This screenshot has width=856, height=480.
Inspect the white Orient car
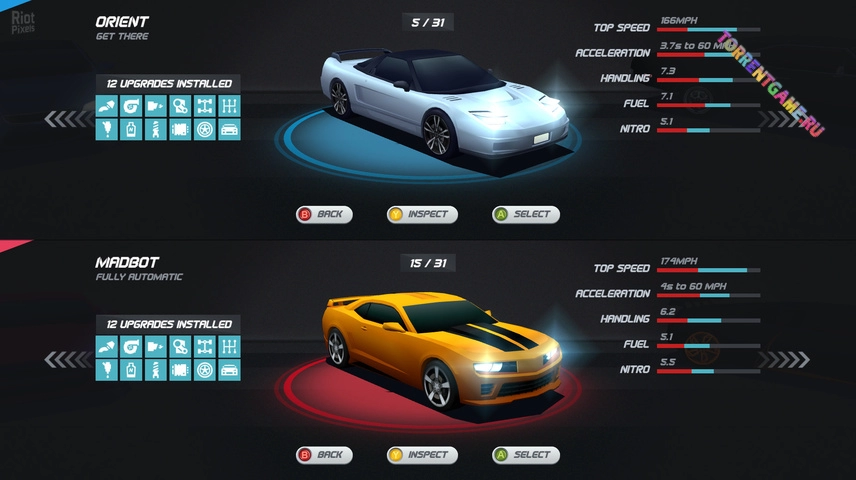click(422, 214)
